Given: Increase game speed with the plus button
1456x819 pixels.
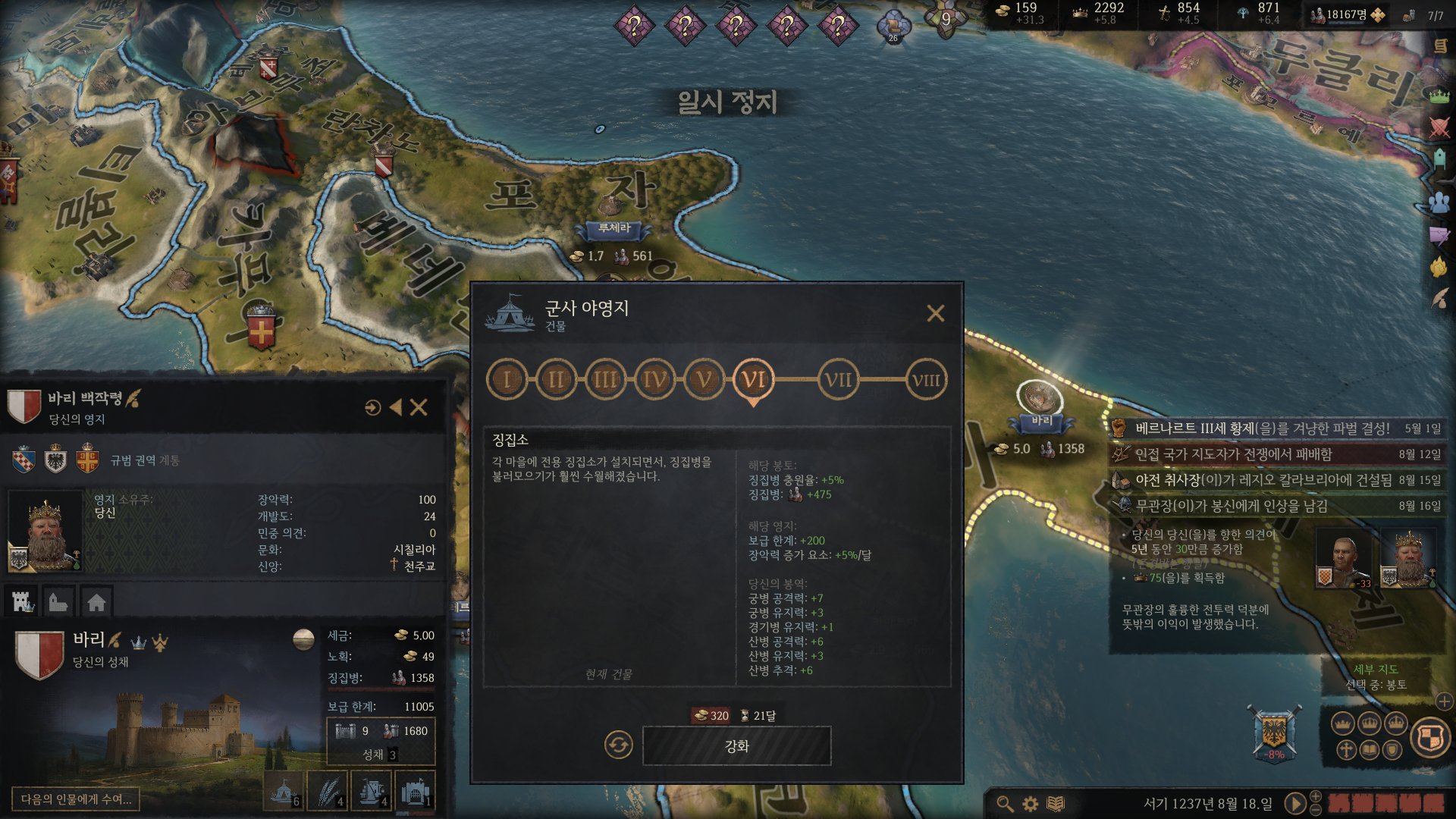Looking at the screenshot, I should coord(1316,795).
